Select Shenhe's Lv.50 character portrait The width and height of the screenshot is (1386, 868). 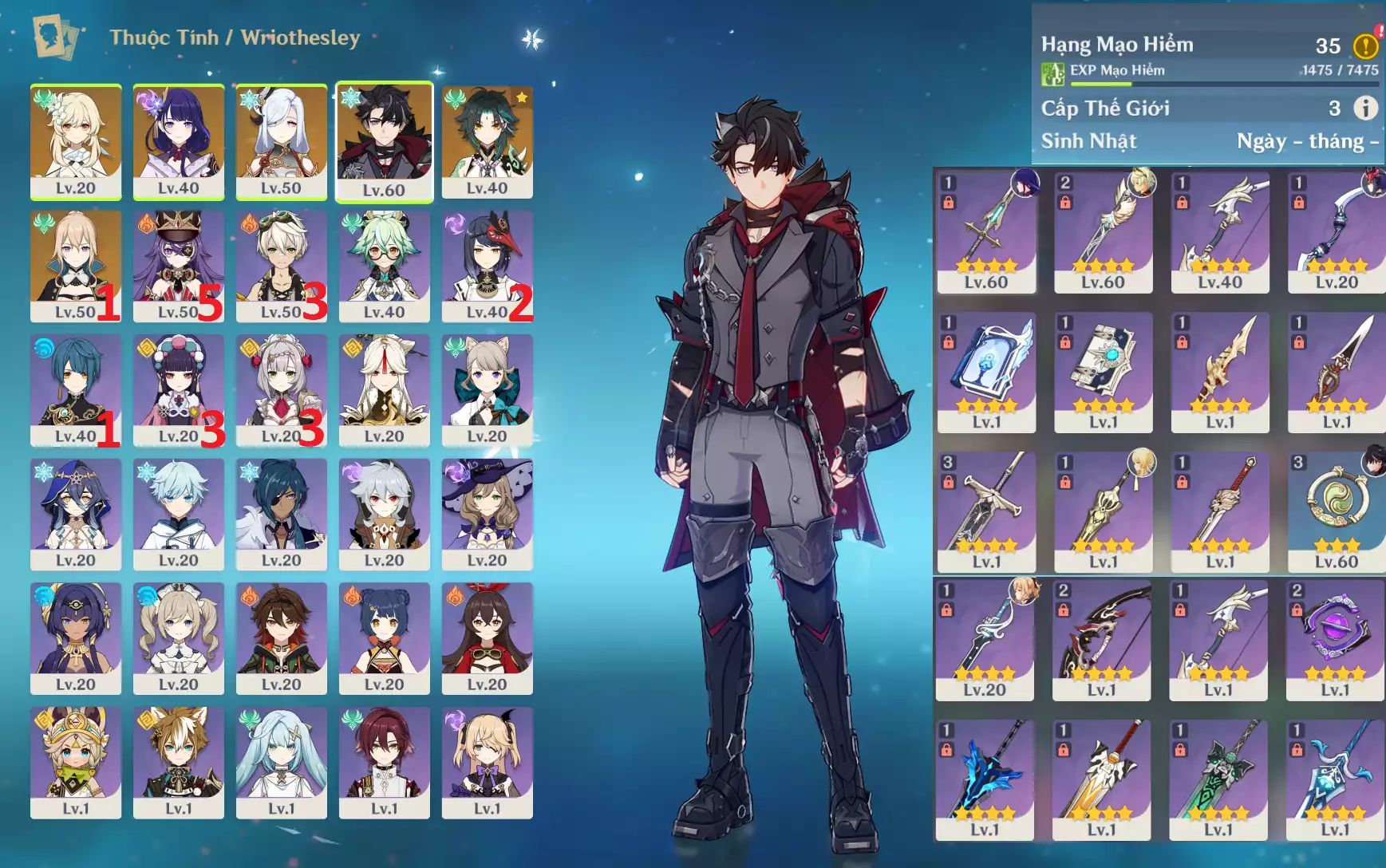click(x=281, y=142)
